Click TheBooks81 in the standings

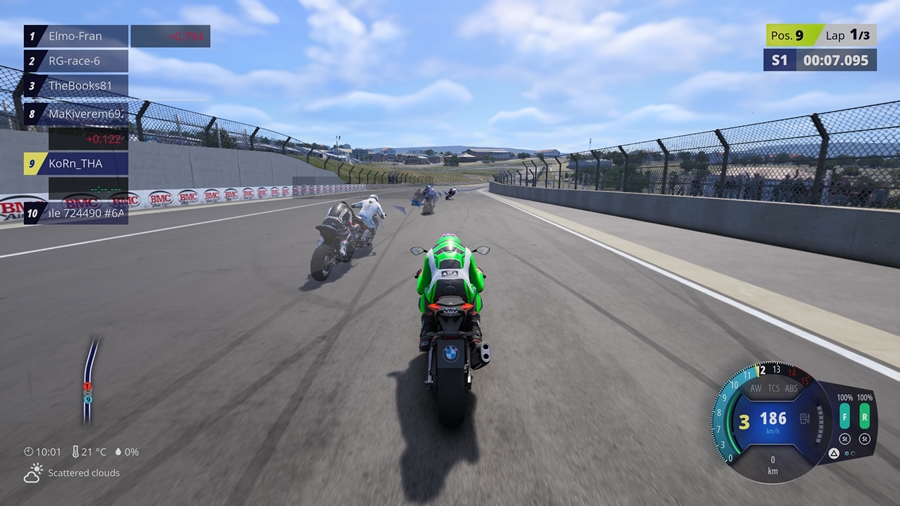pos(76,86)
